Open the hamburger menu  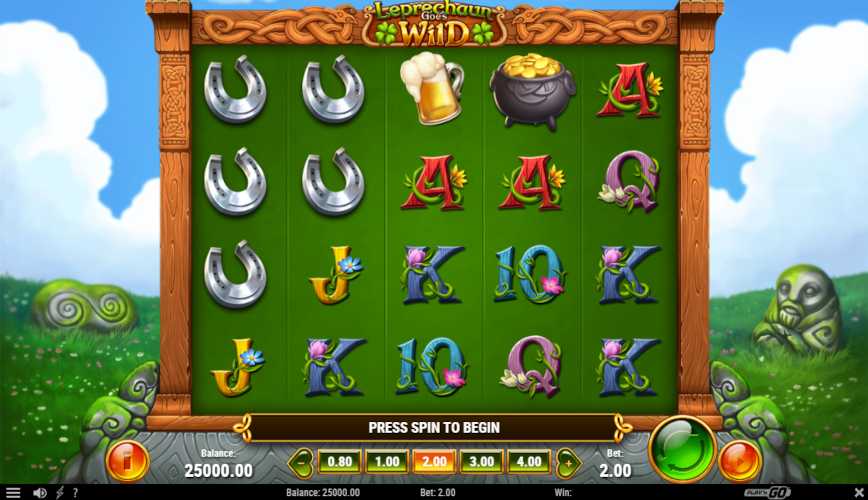(x=13, y=493)
